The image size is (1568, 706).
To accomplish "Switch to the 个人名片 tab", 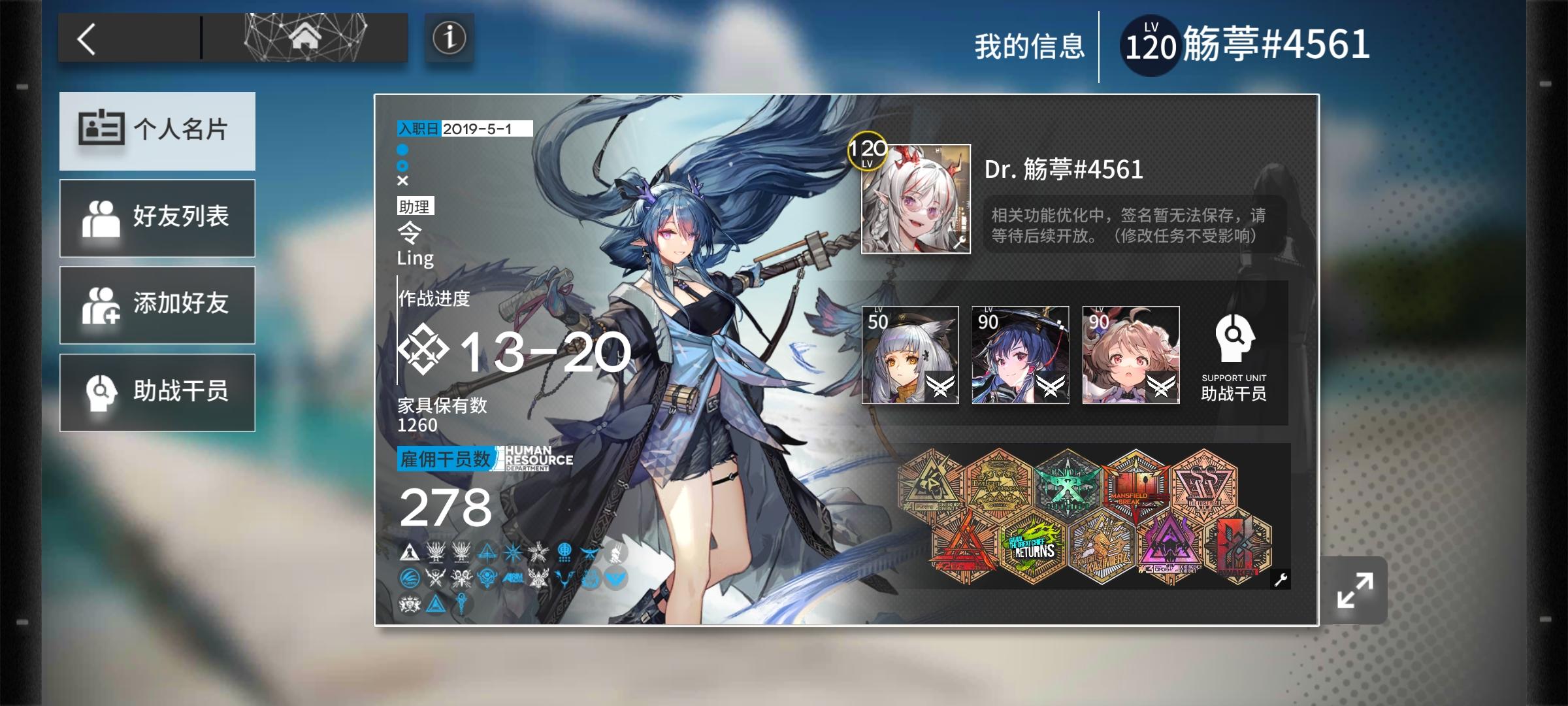I will point(157,131).
